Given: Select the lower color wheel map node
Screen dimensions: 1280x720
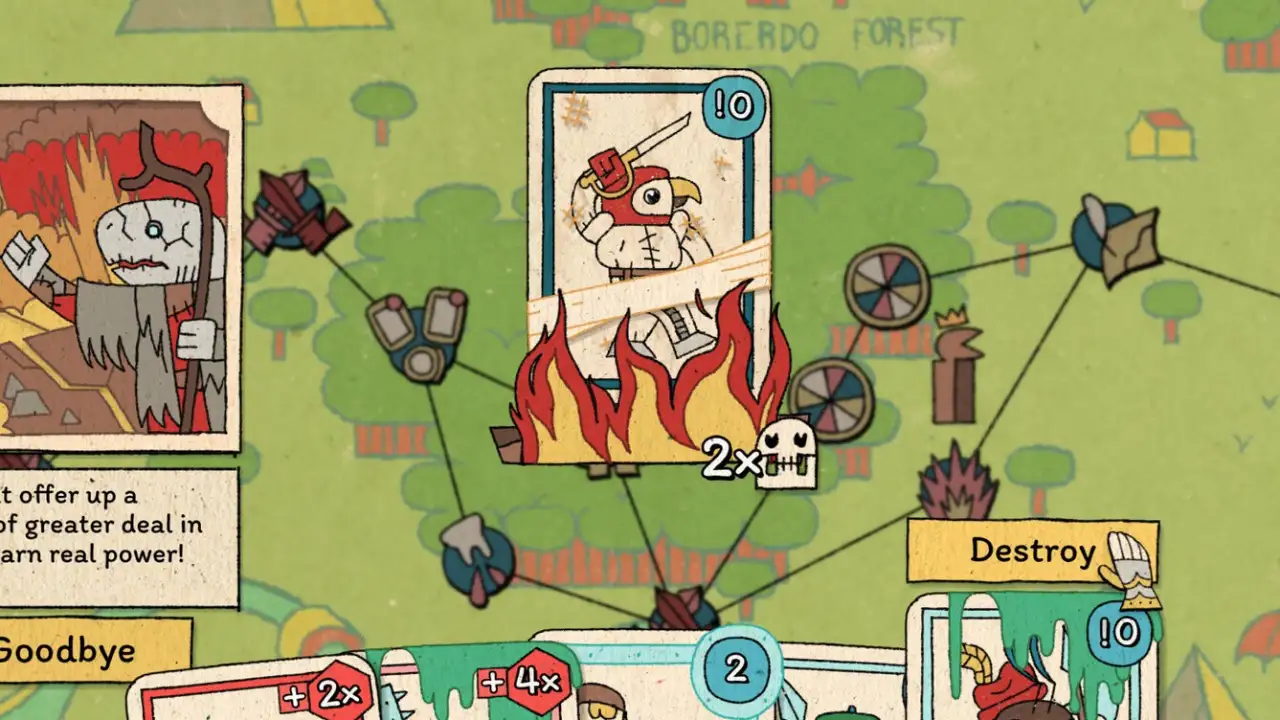Looking at the screenshot, I should click(x=830, y=398).
